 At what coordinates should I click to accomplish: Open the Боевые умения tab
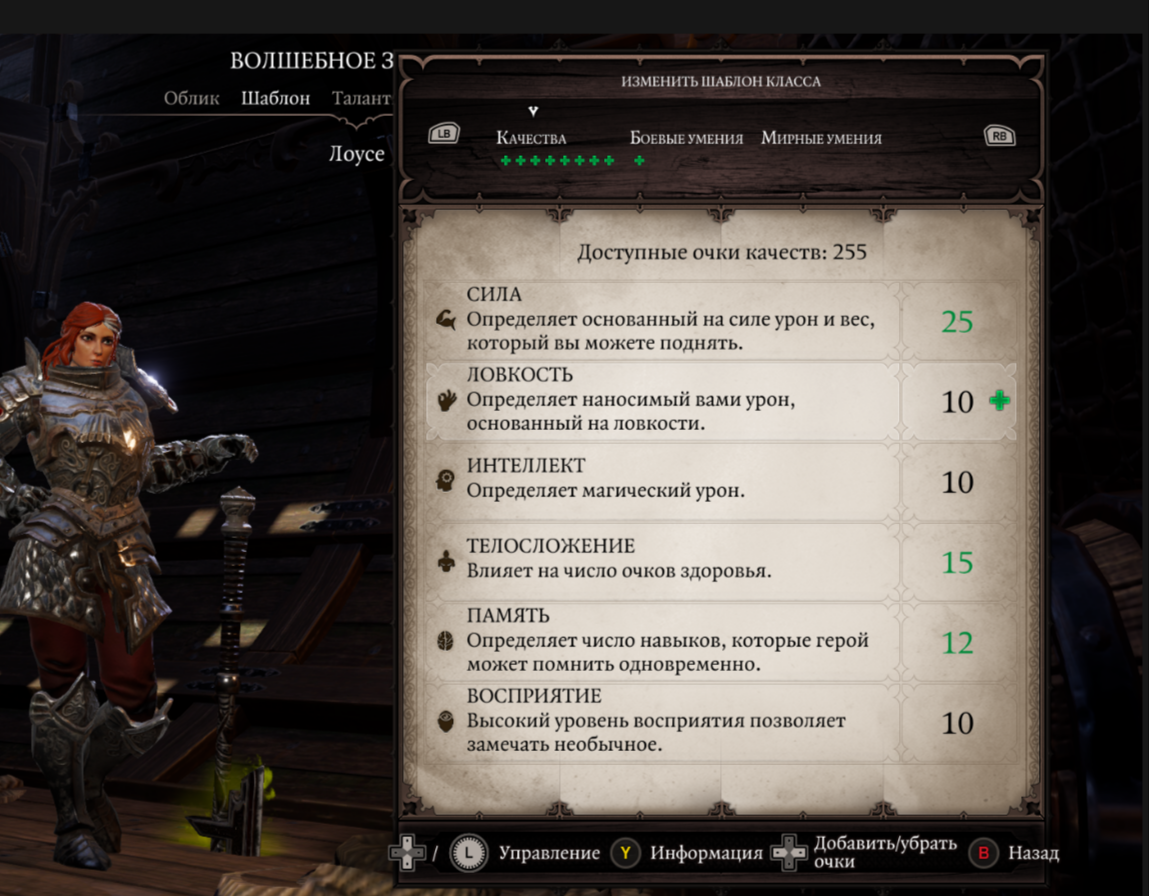click(x=686, y=139)
